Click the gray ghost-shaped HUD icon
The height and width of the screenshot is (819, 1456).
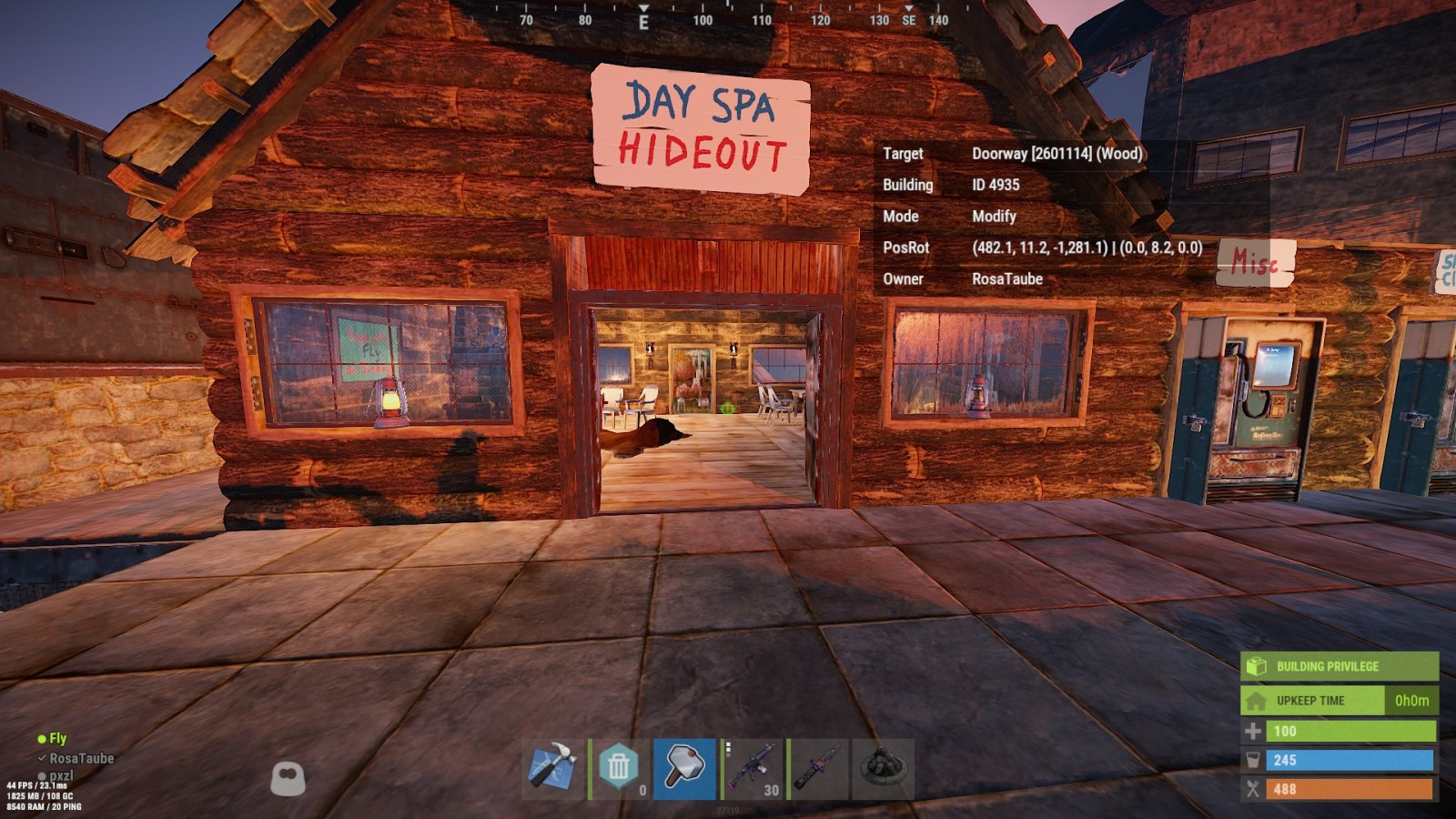pyautogui.click(x=288, y=777)
